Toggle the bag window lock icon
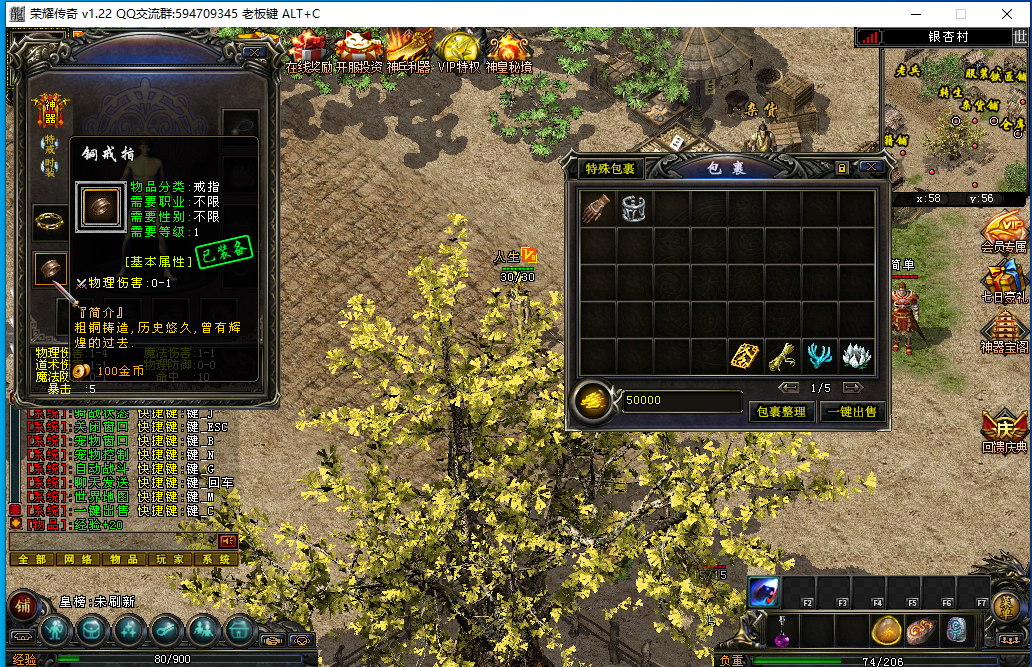 pos(843,167)
